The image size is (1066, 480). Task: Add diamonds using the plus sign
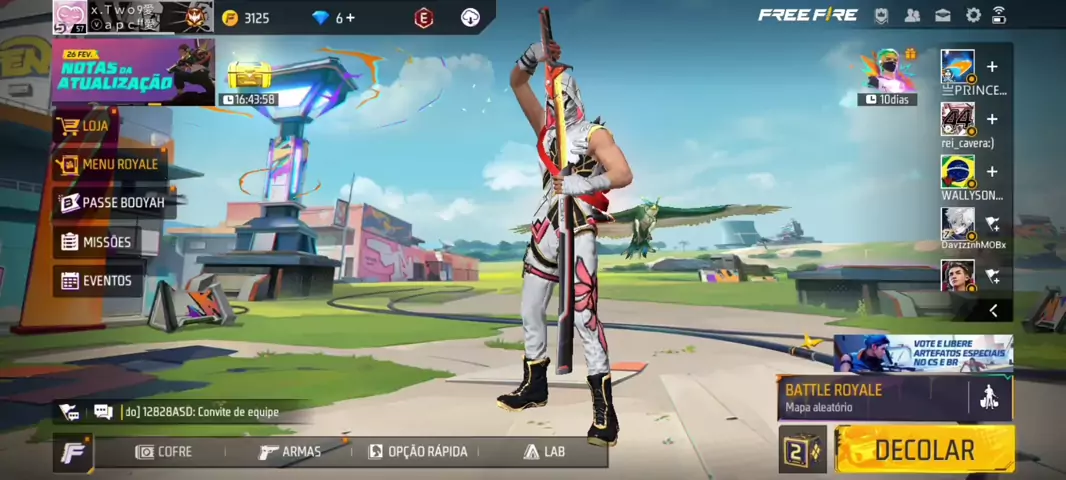pyautogui.click(x=351, y=17)
